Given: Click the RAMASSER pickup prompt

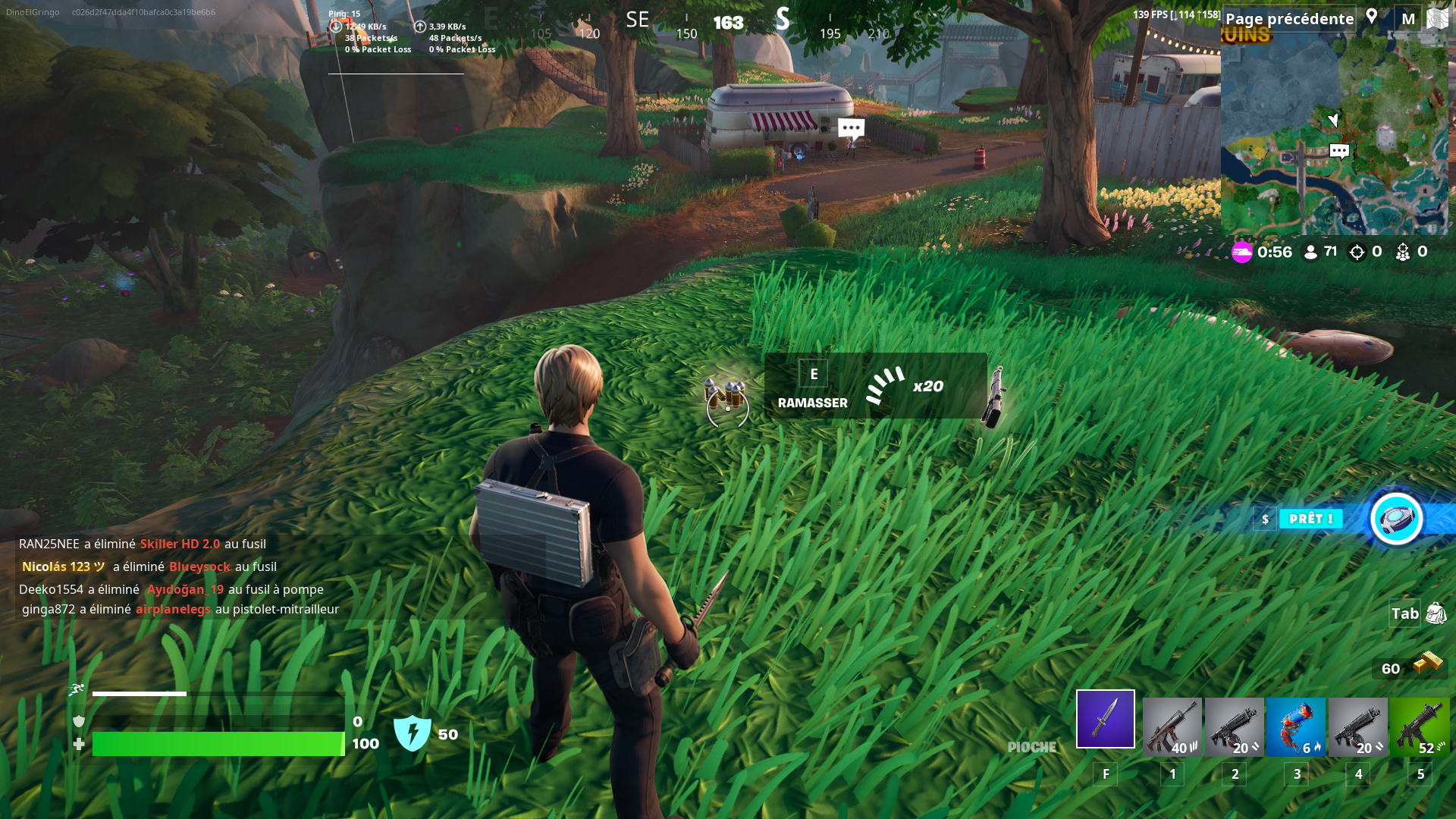Looking at the screenshot, I should click(813, 403).
